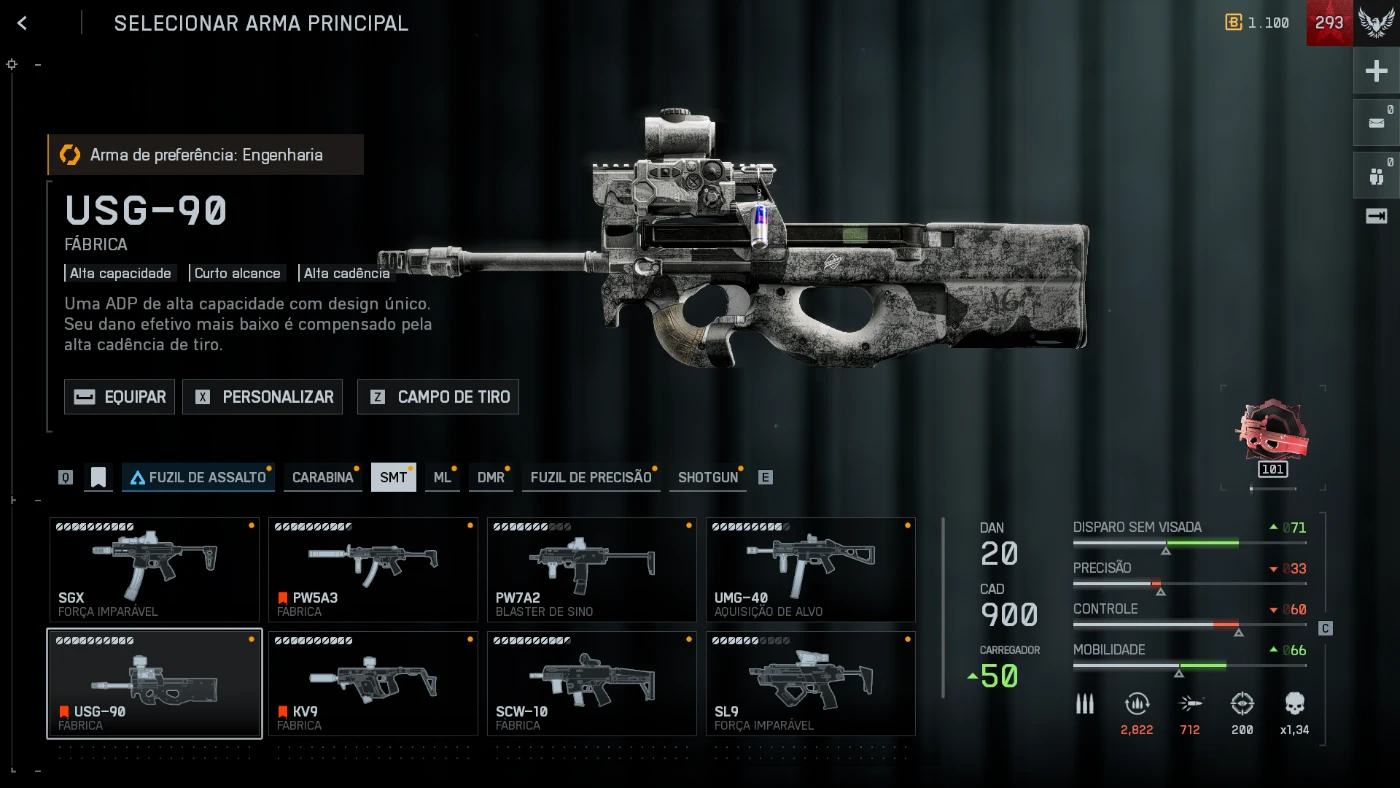Show favorites with the bookmark tab
This screenshot has height=788, width=1400.
click(98, 477)
